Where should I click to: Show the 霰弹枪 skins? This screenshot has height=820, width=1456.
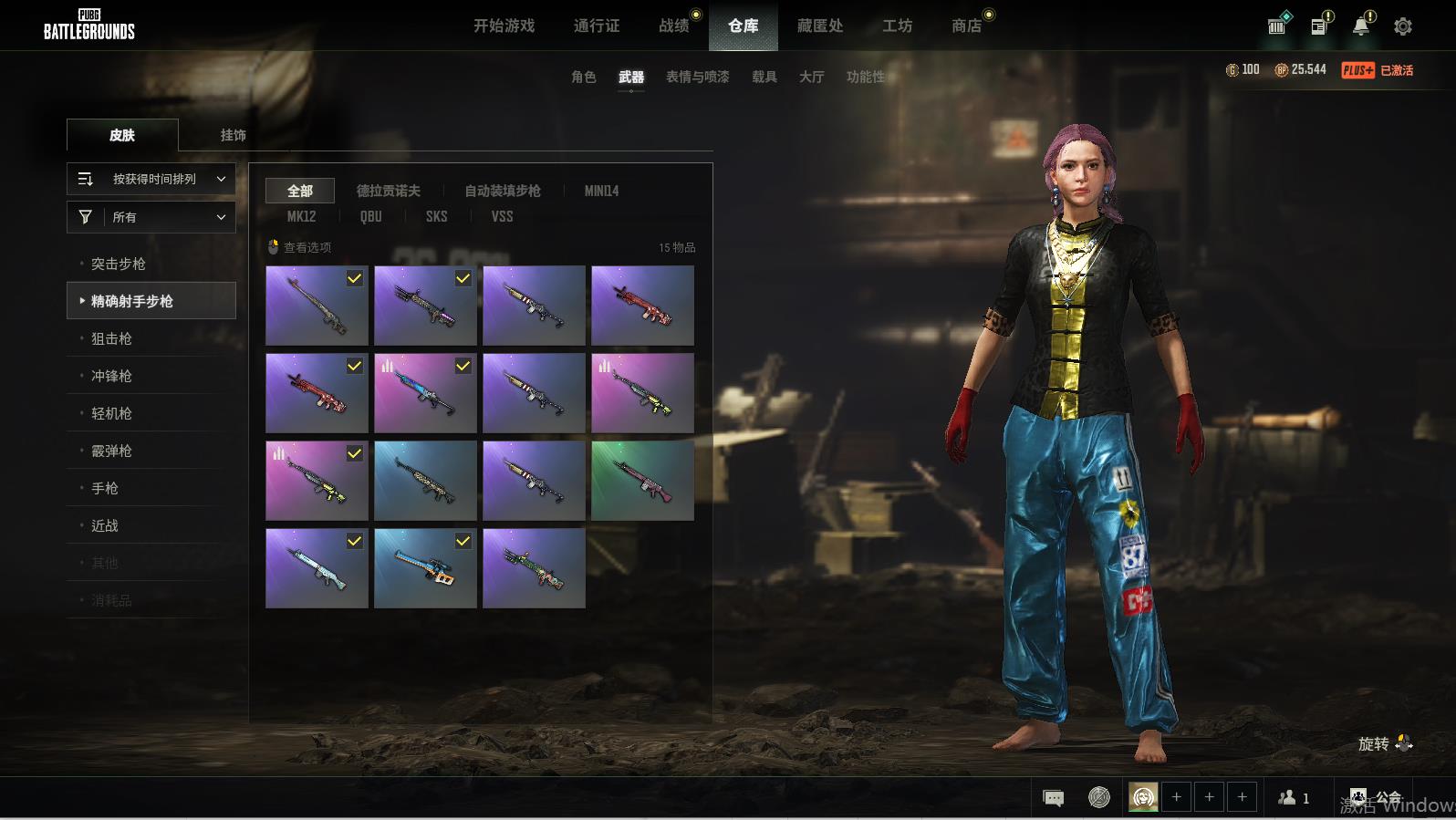[x=111, y=451]
